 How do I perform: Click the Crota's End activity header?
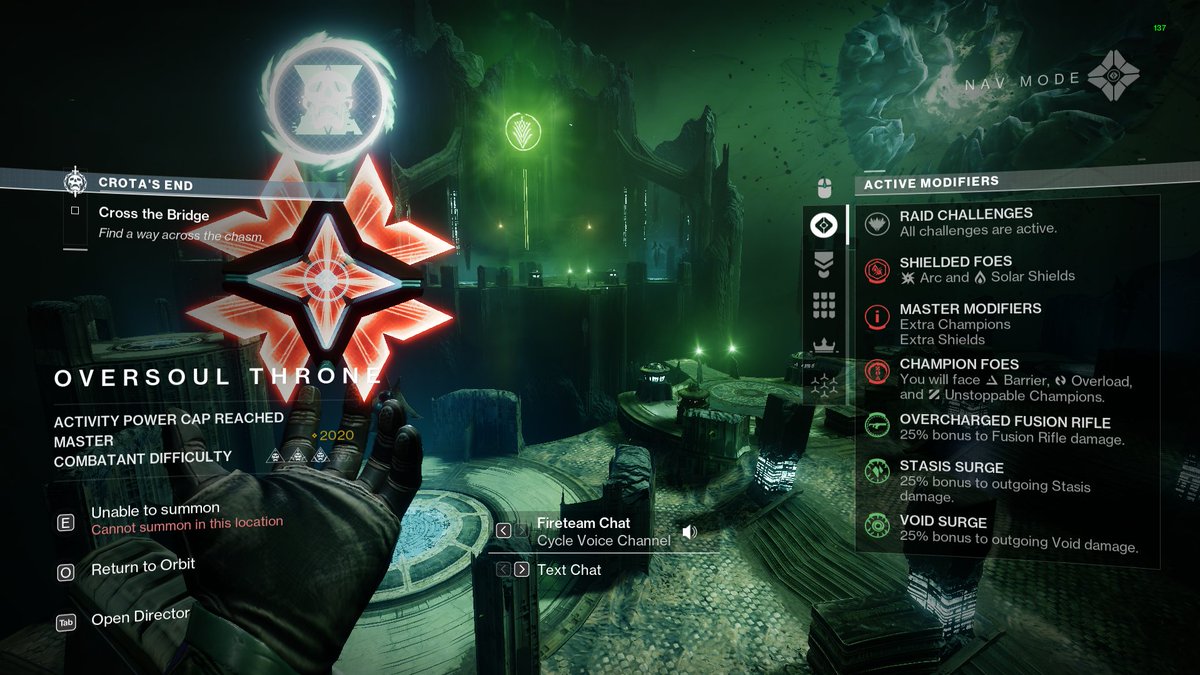click(x=146, y=184)
